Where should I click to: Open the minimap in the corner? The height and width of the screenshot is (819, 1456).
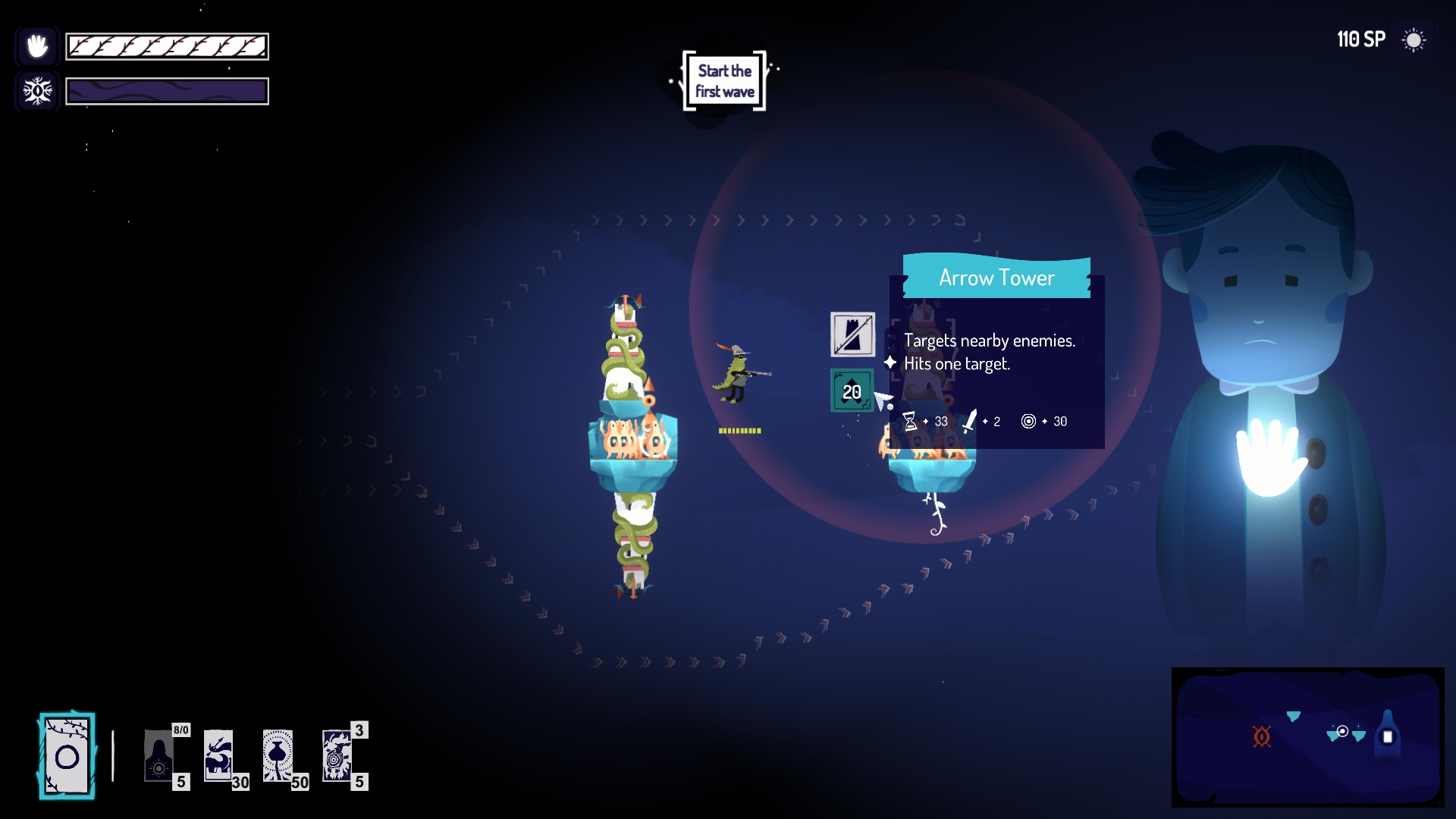(x=1307, y=736)
